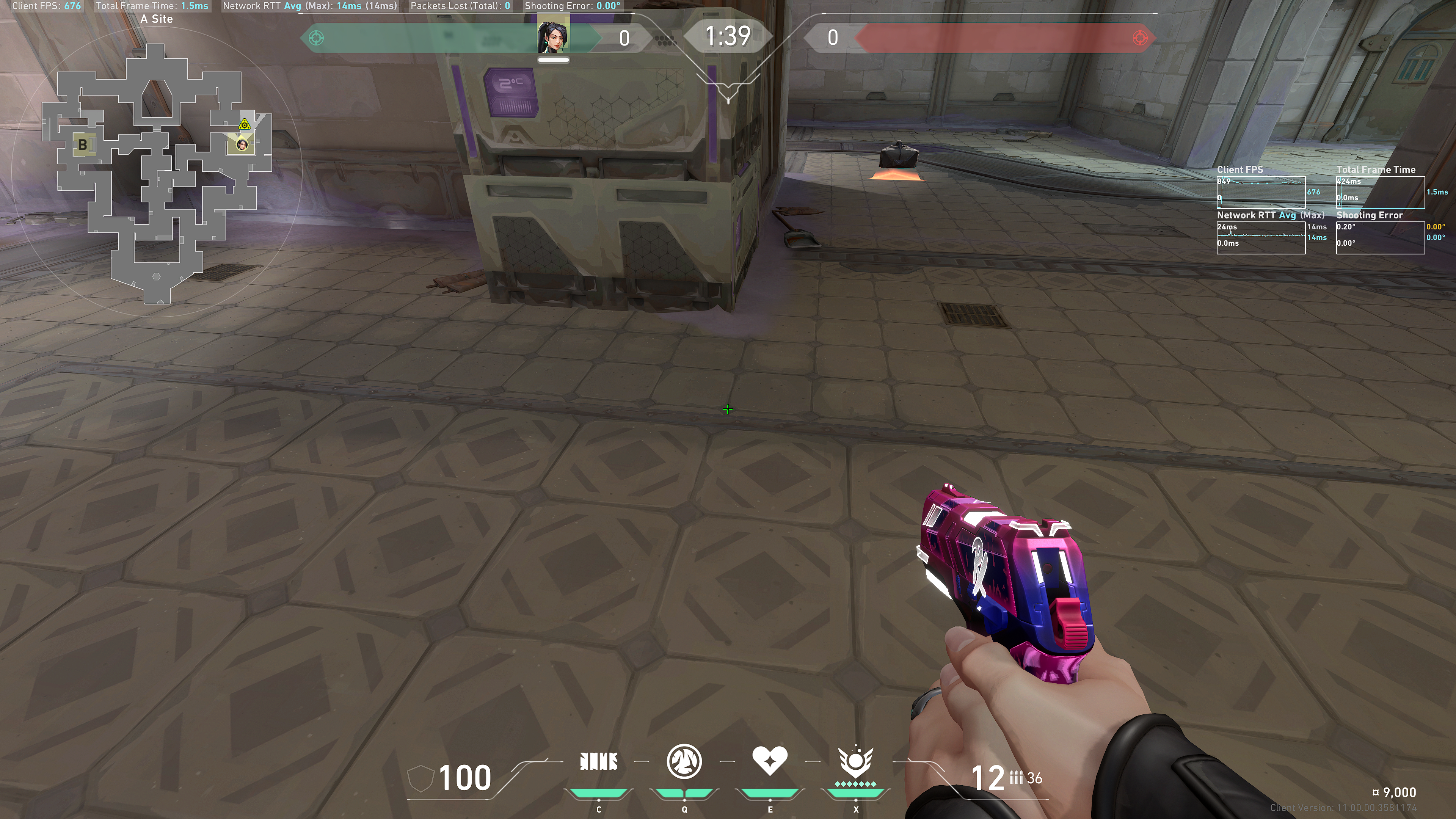Click the Shooting Error graph panel
The image size is (1456, 819).
[x=1380, y=237]
